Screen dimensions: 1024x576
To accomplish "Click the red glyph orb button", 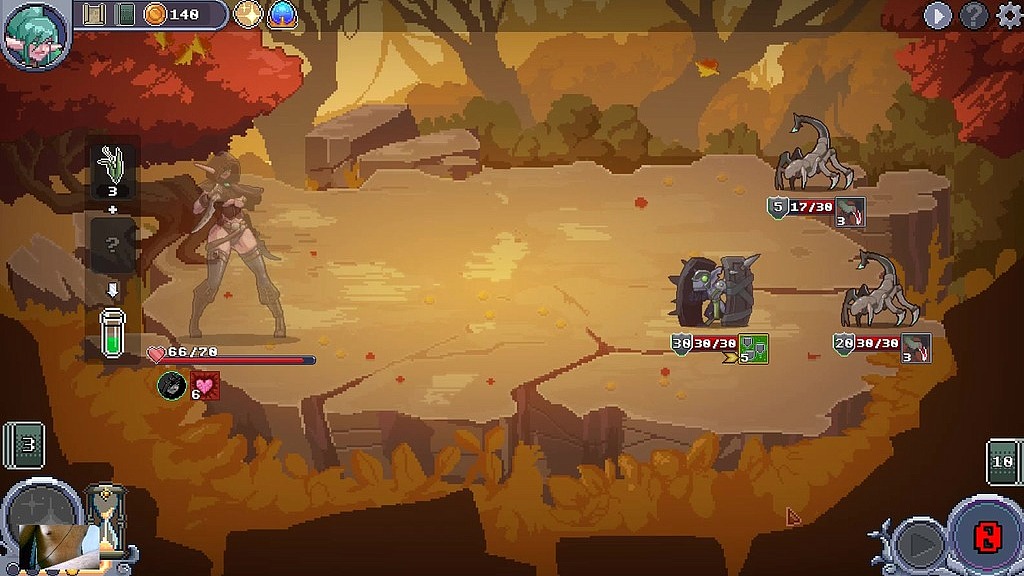I will tap(985, 537).
